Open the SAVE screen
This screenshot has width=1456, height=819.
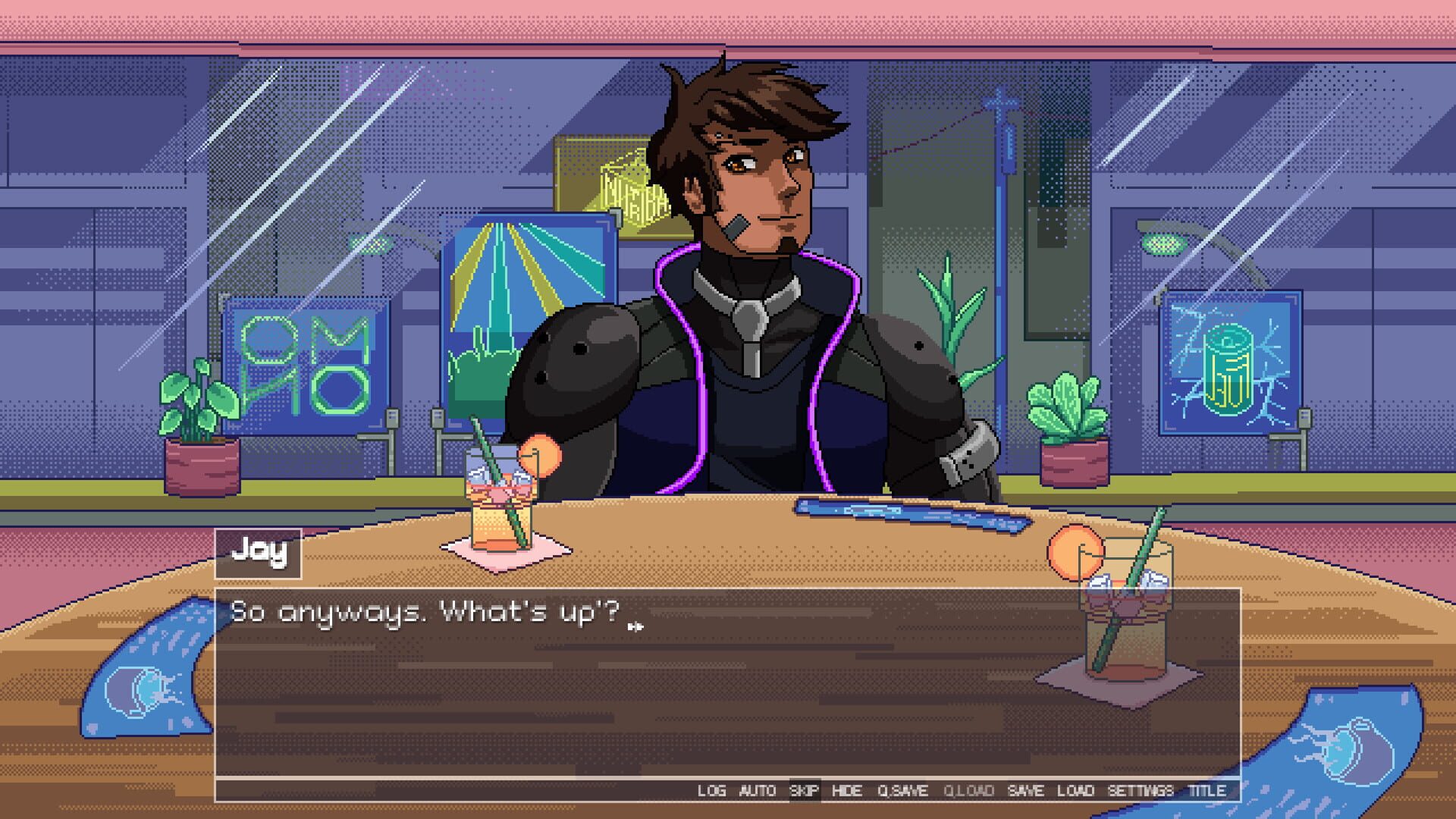[x=1026, y=790]
